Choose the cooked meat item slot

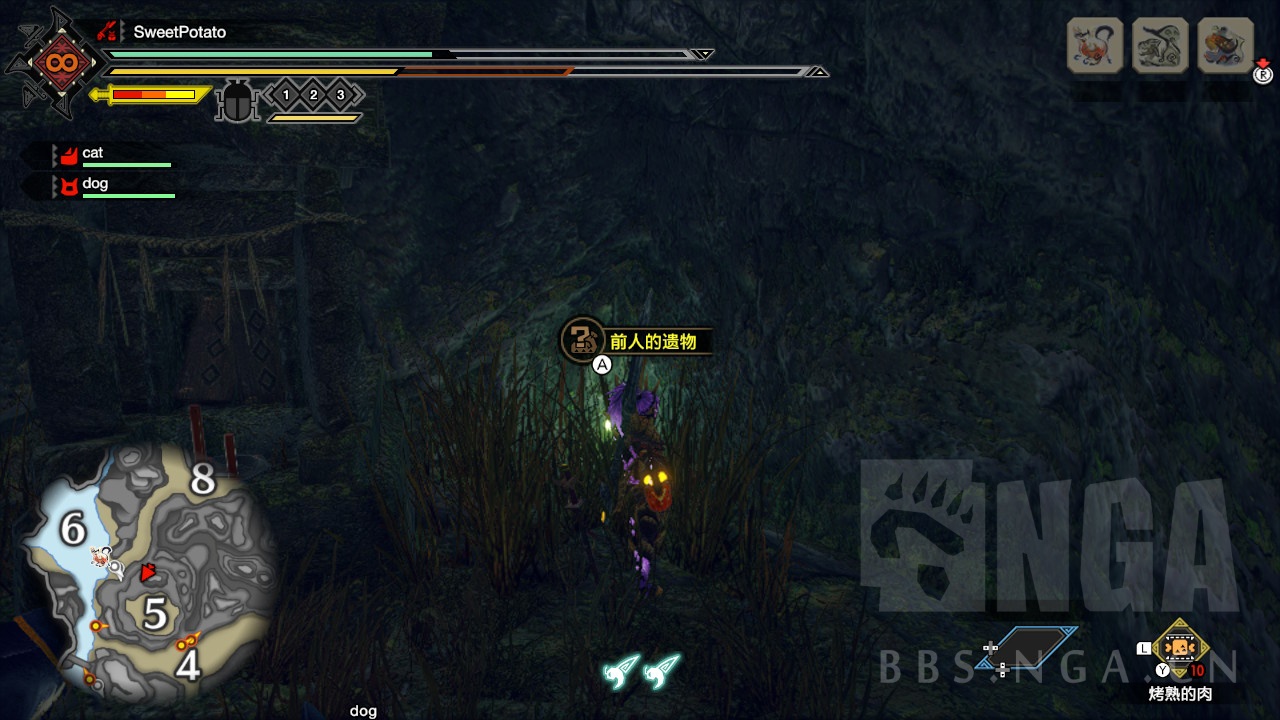tap(1181, 648)
